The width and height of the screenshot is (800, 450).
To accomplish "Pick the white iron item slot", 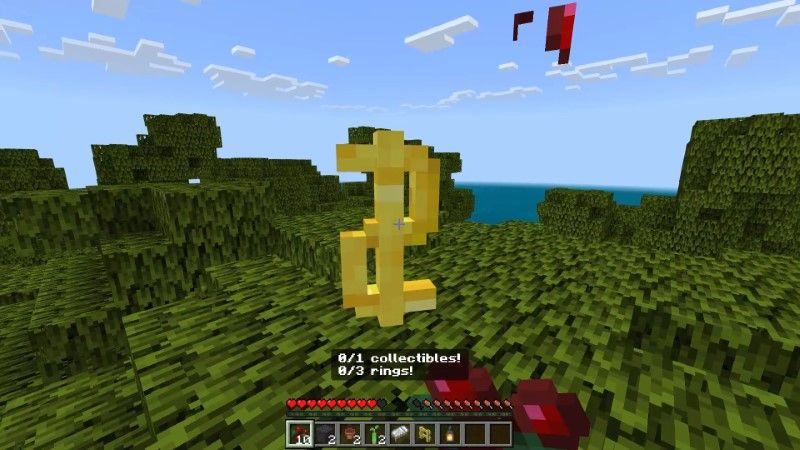I will (399, 433).
